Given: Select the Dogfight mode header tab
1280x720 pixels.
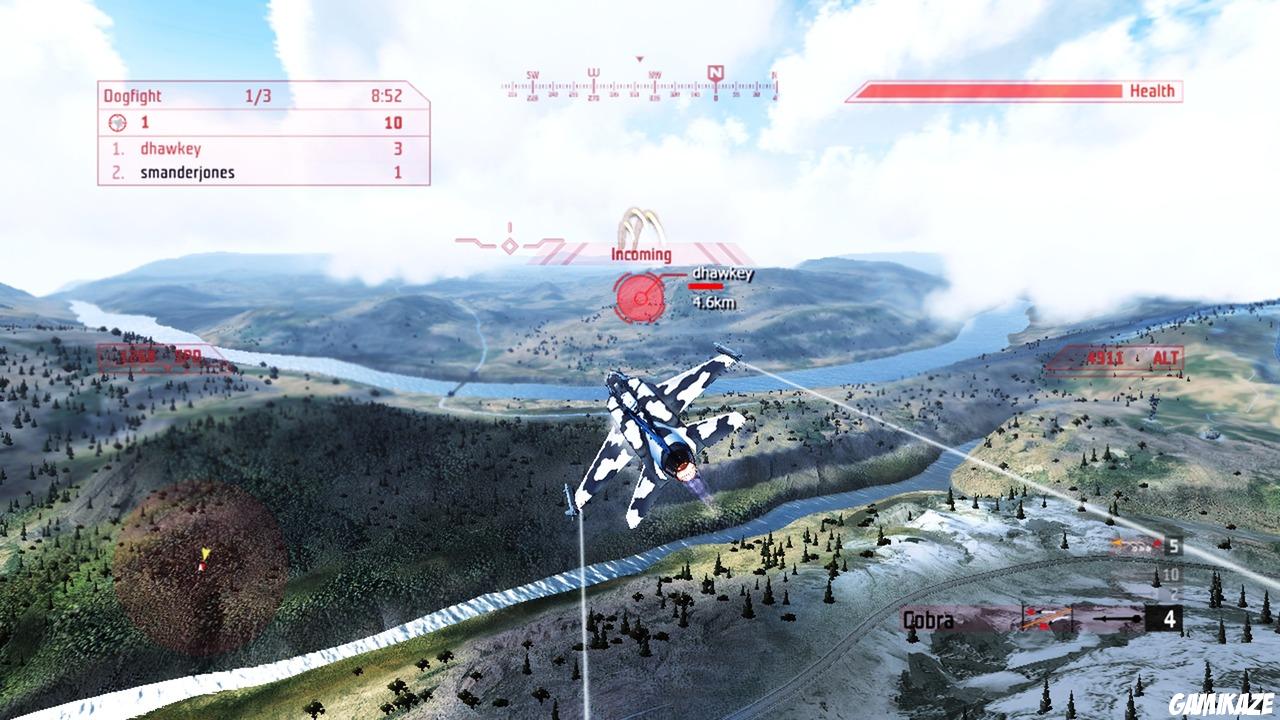Looking at the screenshot, I should pos(130,97).
